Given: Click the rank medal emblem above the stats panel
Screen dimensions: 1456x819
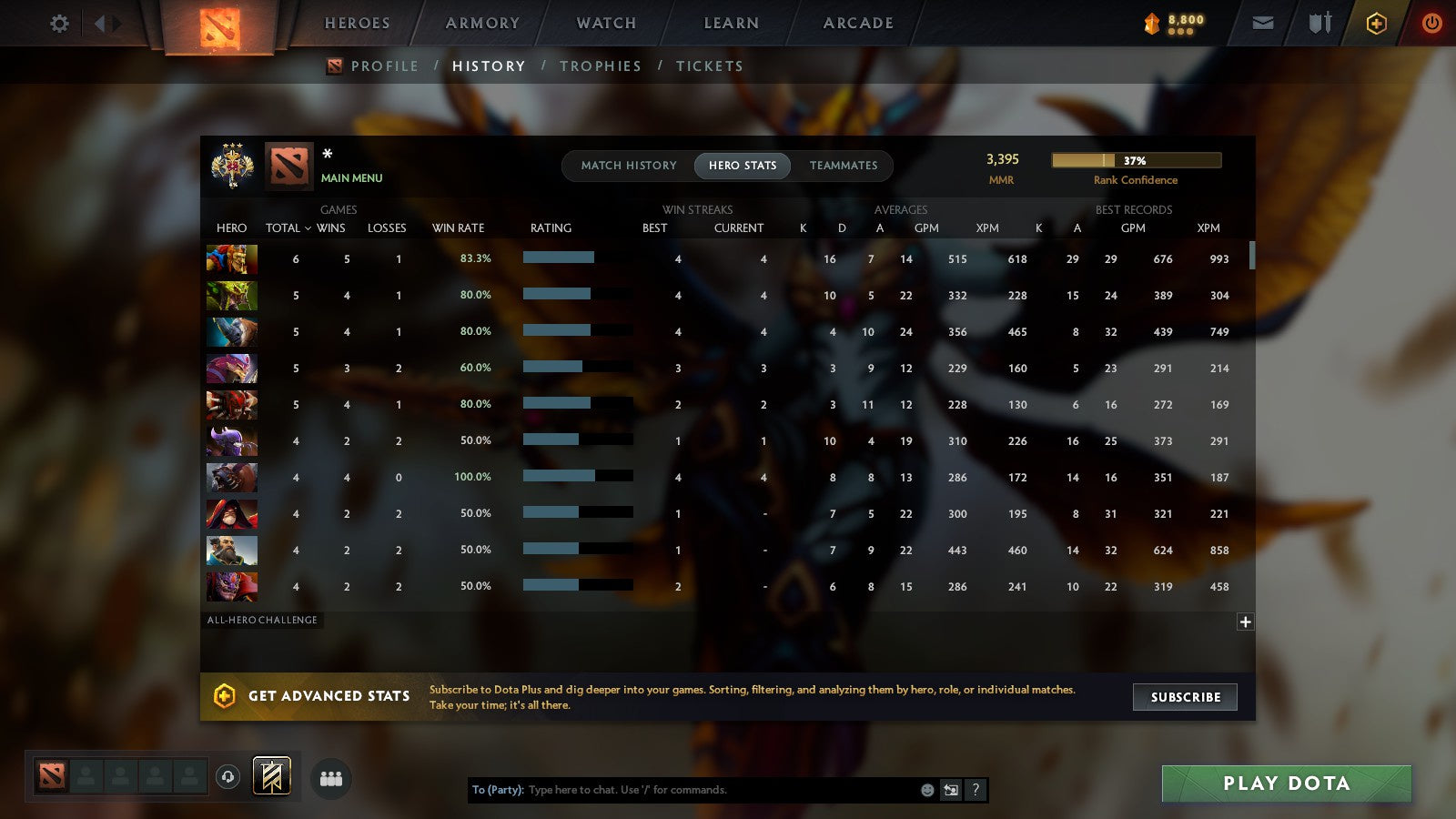Looking at the screenshot, I should click(x=232, y=167).
